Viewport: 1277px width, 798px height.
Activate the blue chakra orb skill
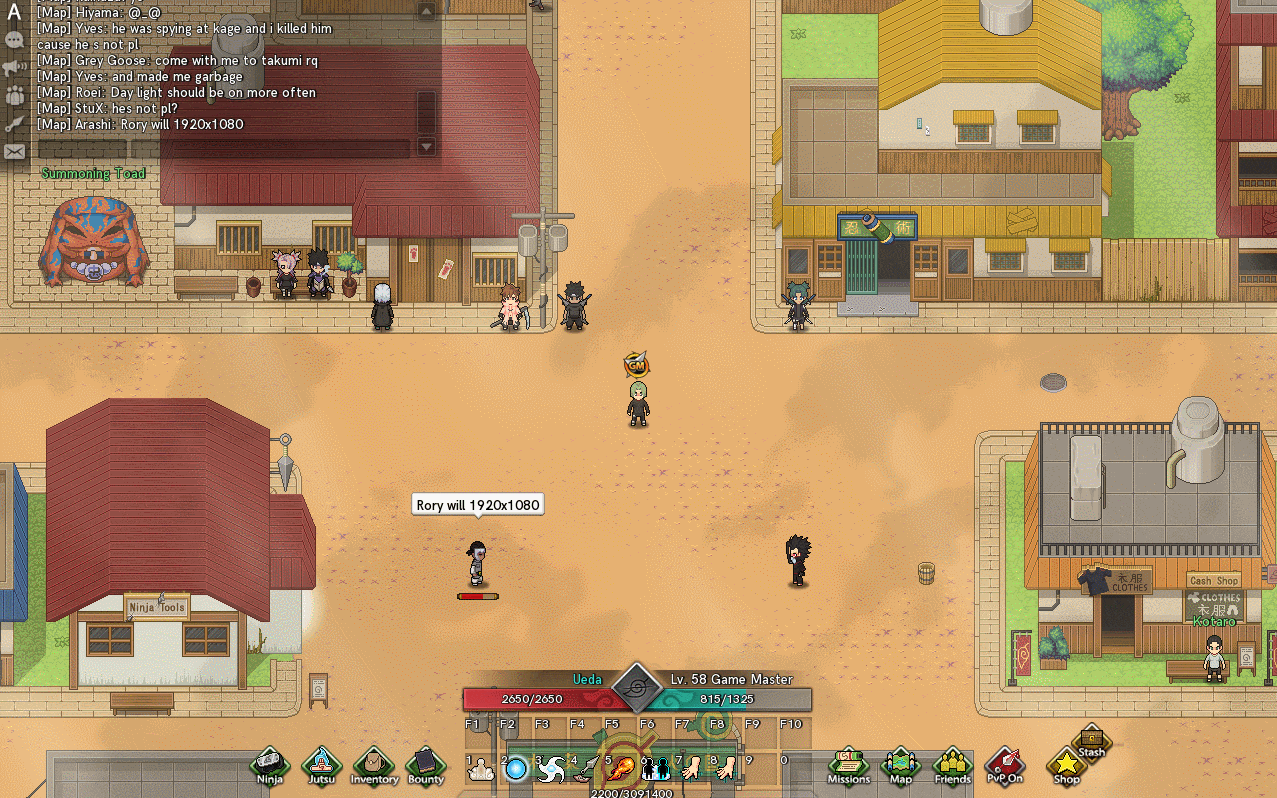pyautogui.click(x=516, y=768)
